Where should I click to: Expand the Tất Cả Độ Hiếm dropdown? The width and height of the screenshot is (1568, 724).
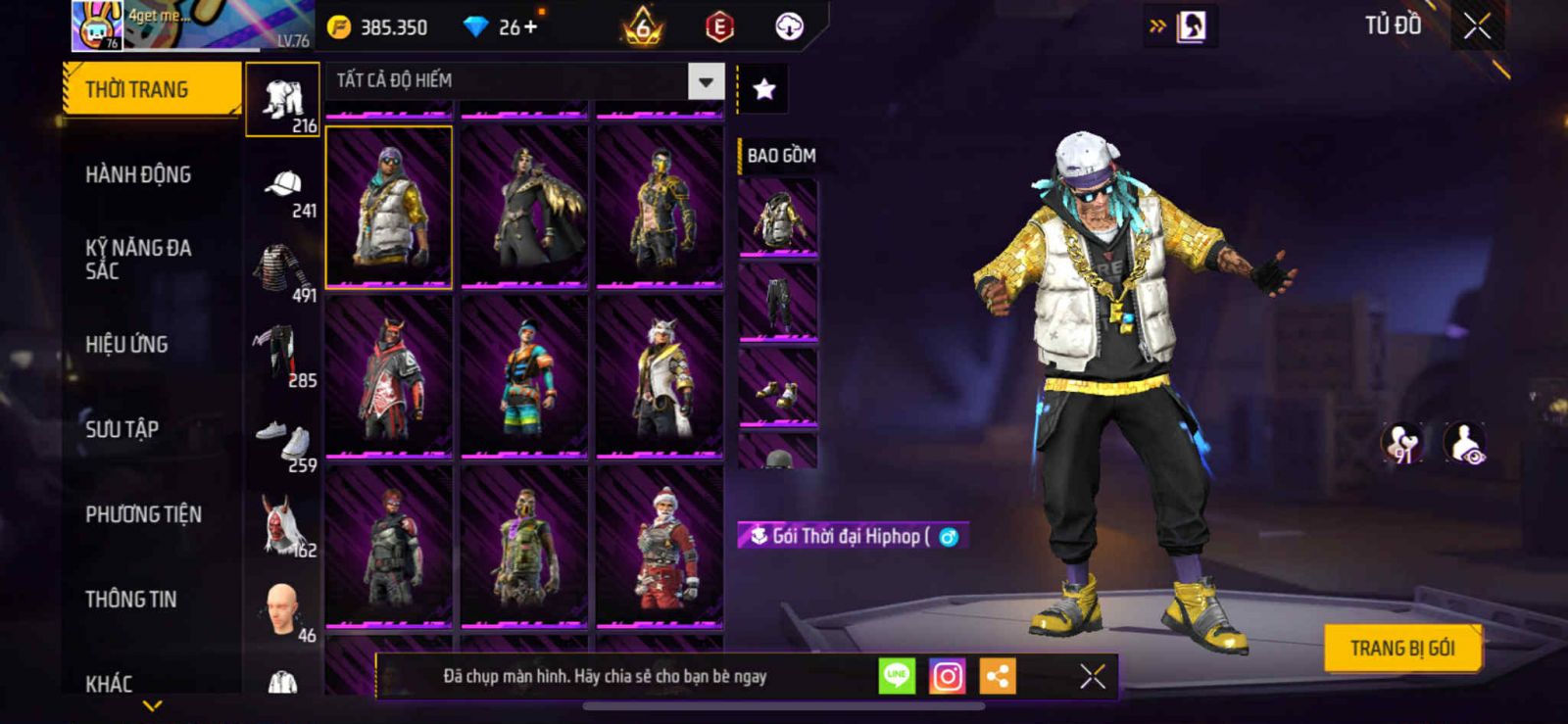click(706, 81)
